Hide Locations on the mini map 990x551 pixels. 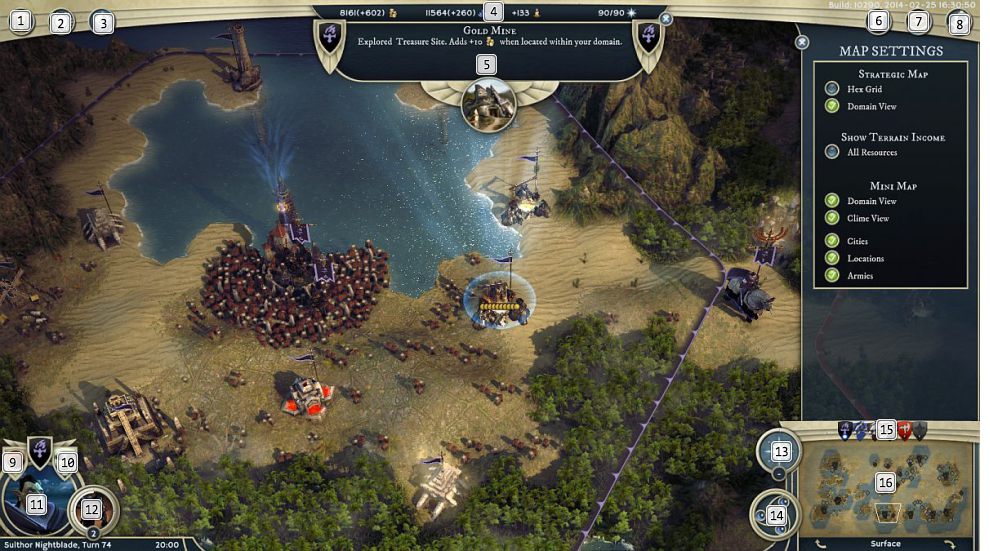click(x=831, y=258)
